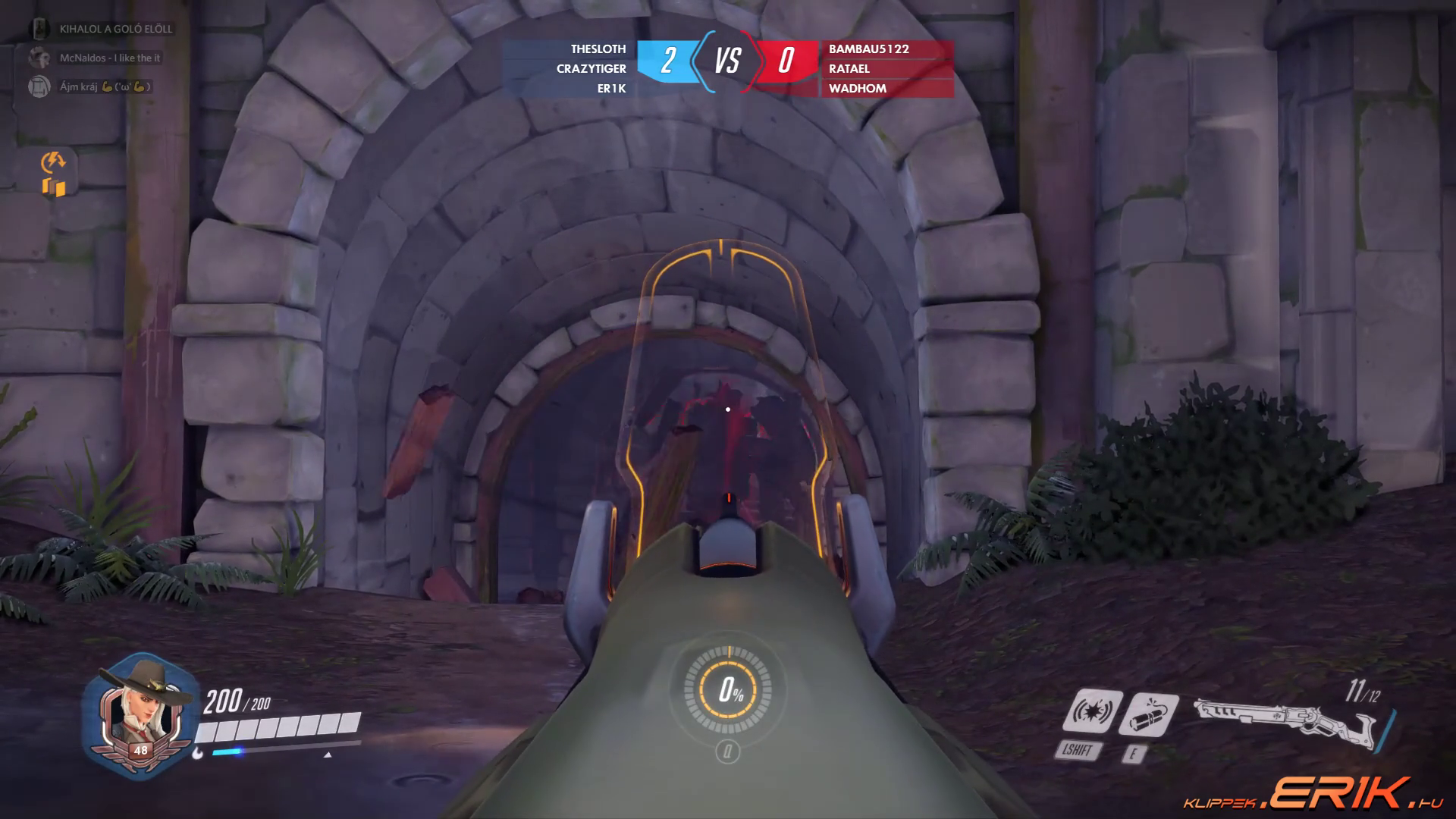Select THESLOTH on the blue team
Viewport: 1456px width, 819px height.
pos(598,49)
